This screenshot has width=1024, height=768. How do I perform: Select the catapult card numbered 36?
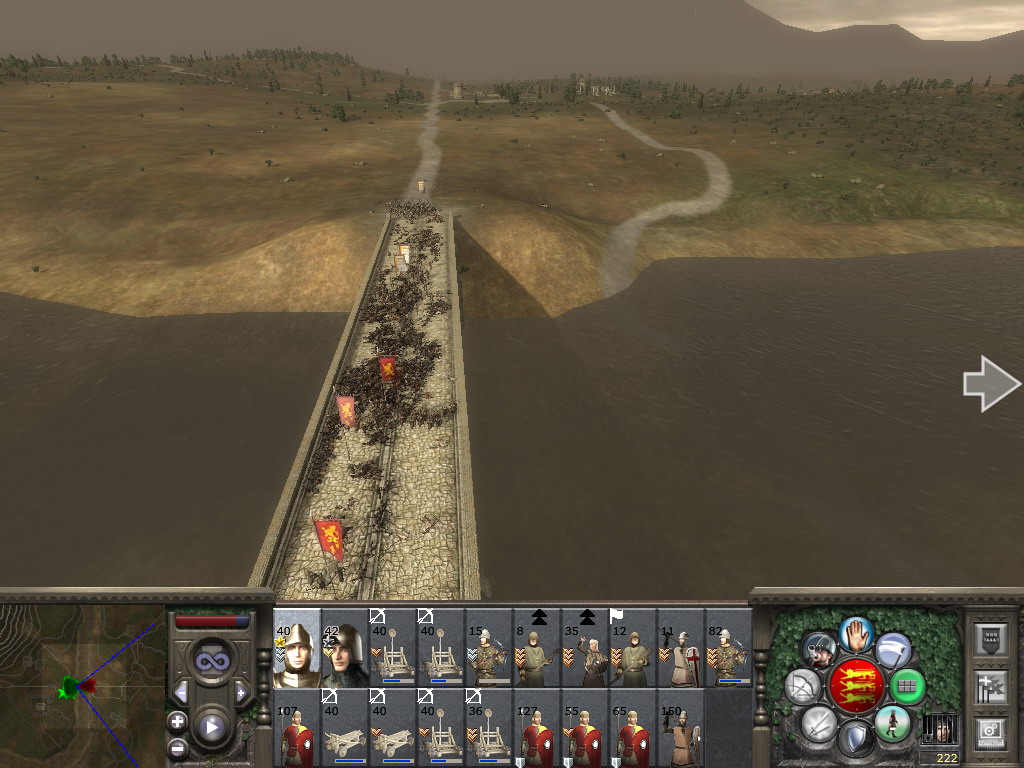pos(489,730)
